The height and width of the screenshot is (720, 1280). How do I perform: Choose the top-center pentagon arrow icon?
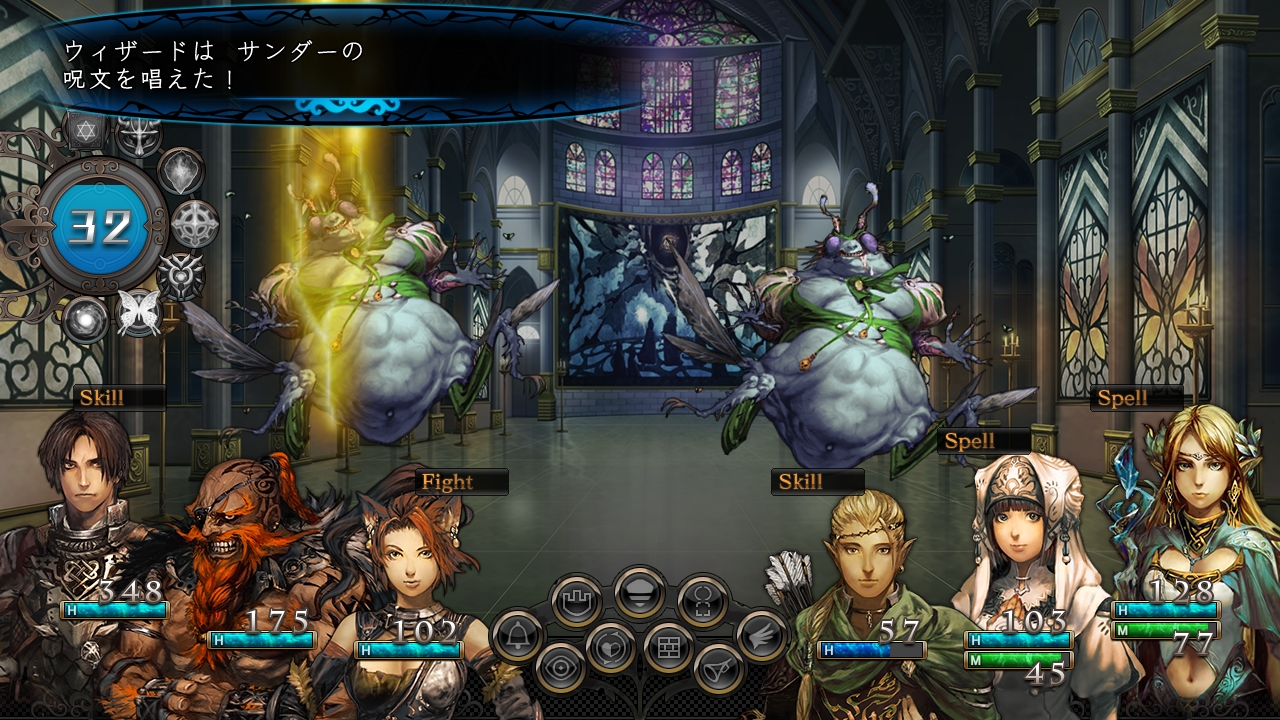pos(640,591)
